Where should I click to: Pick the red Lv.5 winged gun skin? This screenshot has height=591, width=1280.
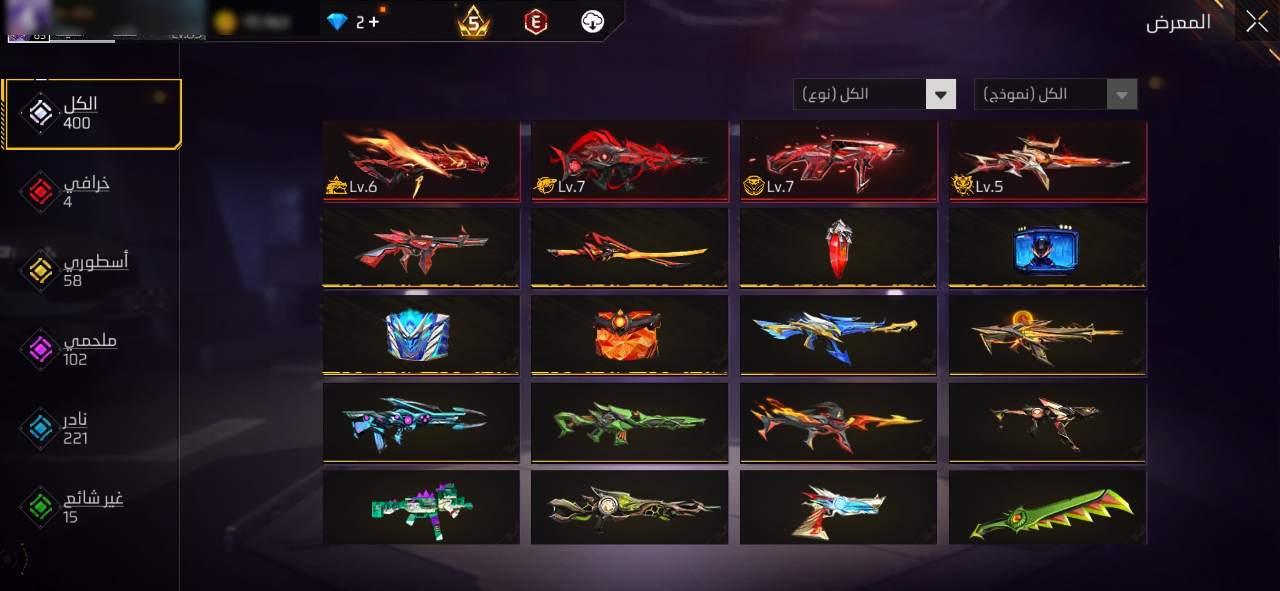(1047, 160)
